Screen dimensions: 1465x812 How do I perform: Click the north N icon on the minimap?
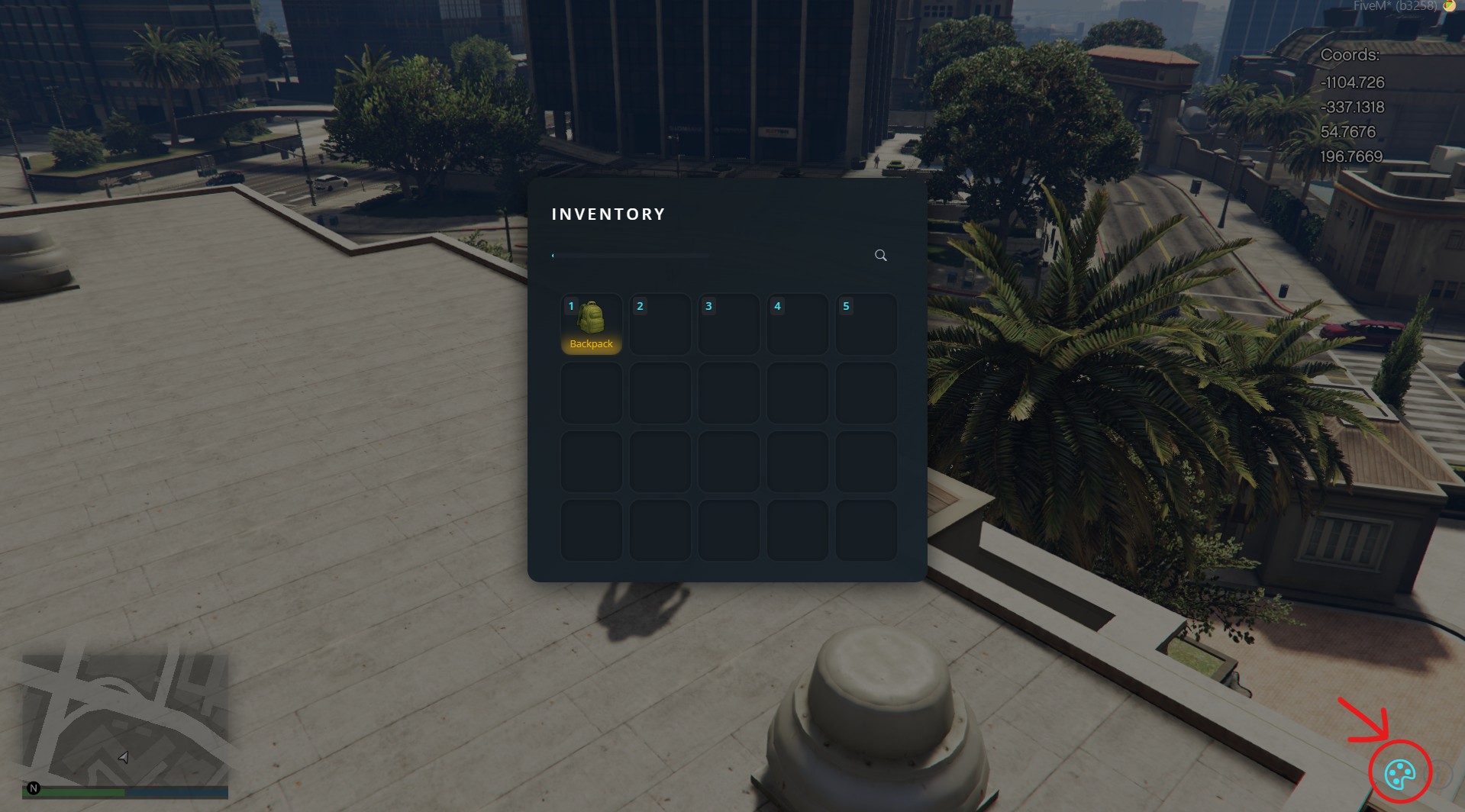33,787
